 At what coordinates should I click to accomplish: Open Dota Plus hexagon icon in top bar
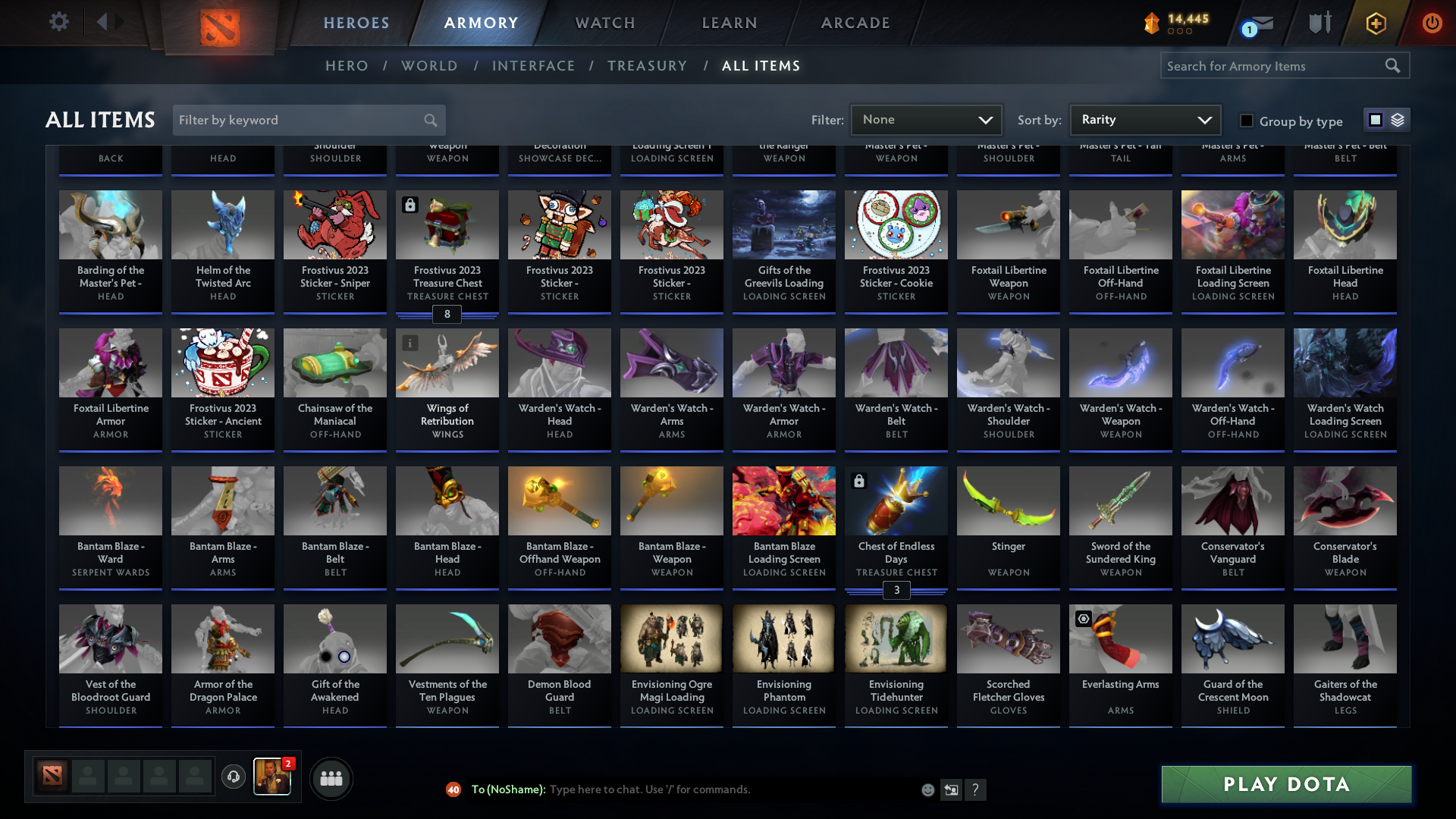(x=1375, y=23)
